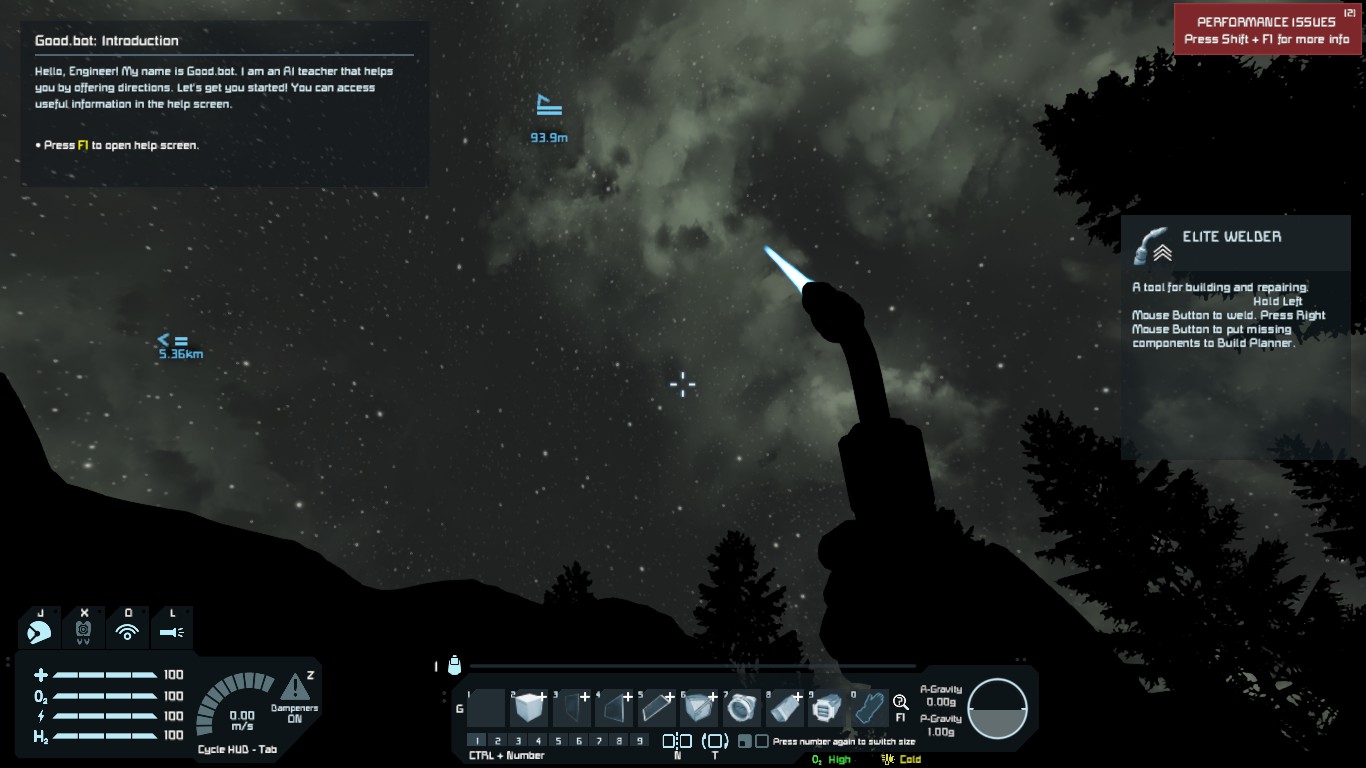Toggle the Dampeners warning triangle indicator
1366x768 pixels.
294,687
